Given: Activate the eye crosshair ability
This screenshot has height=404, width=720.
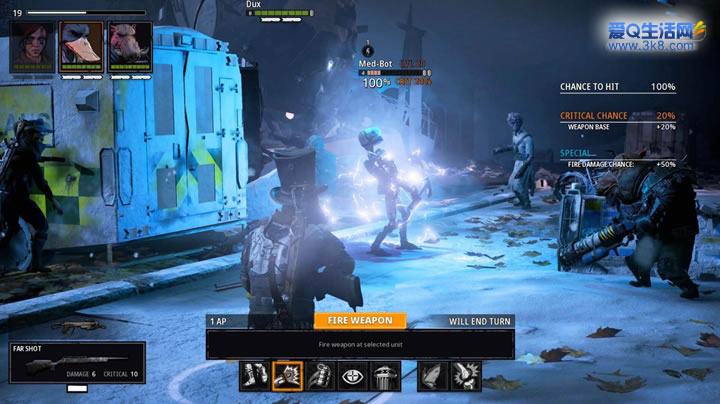Looking at the screenshot, I should tap(353, 375).
